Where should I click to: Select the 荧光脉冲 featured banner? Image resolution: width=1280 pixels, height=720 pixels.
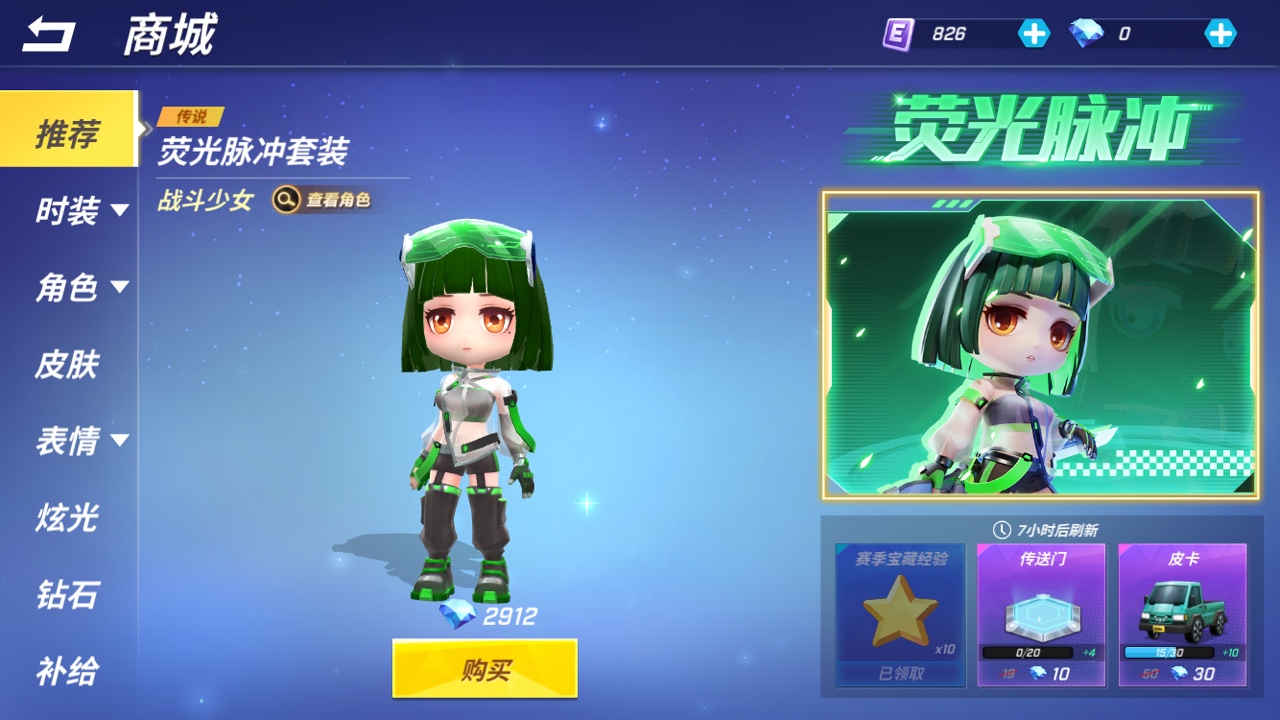point(1040,344)
